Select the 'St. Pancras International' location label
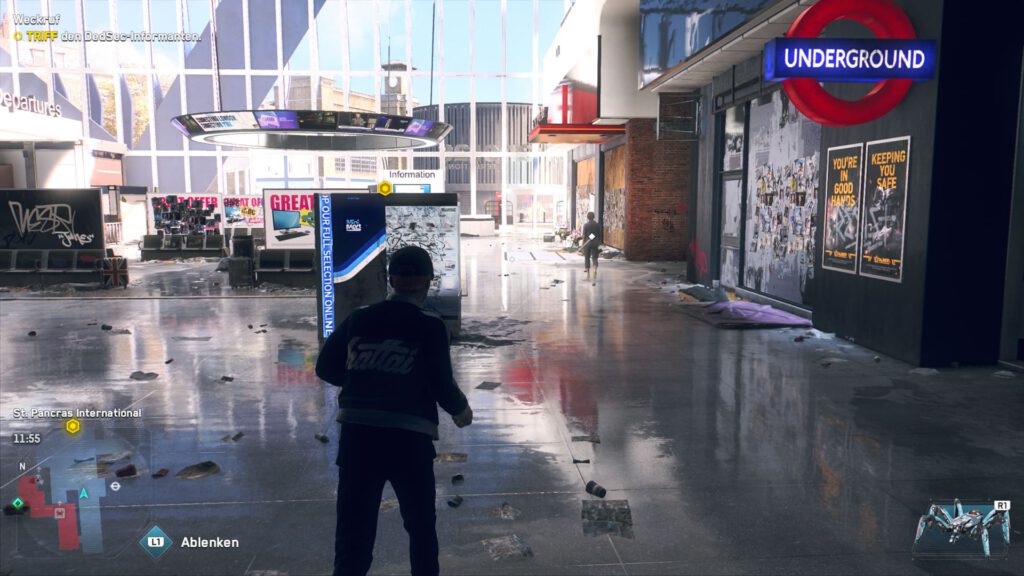 [x=77, y=412]
